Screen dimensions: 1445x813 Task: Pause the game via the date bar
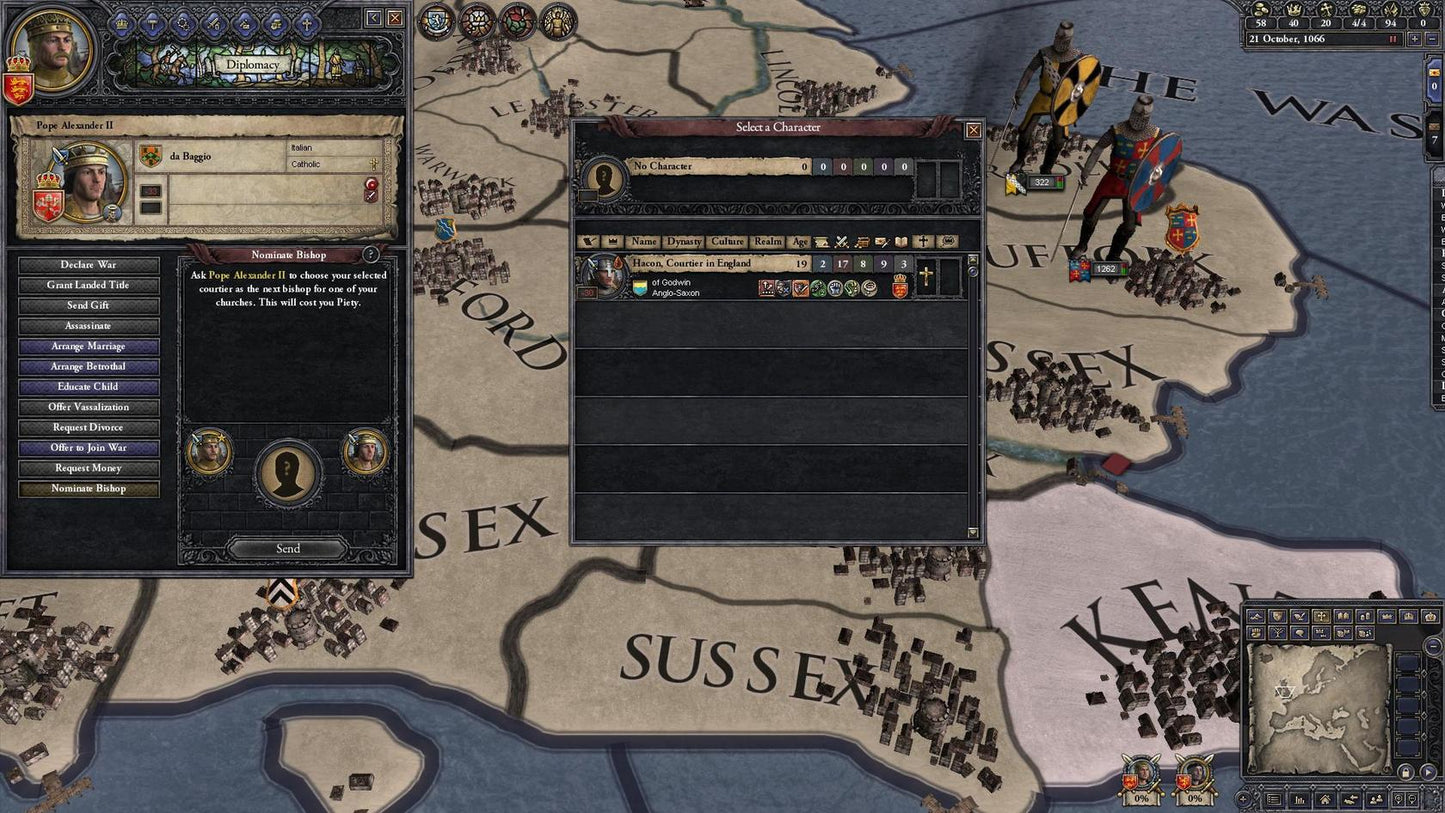tap(1393, 38)
